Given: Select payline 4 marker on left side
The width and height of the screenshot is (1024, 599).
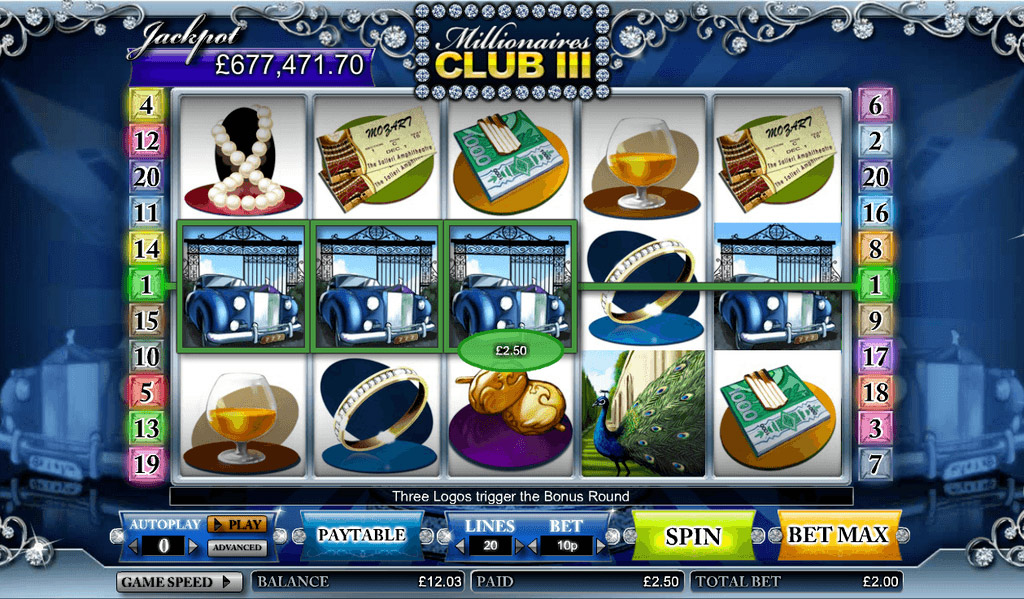Looking at the screenshot, I should pos(146,104).
